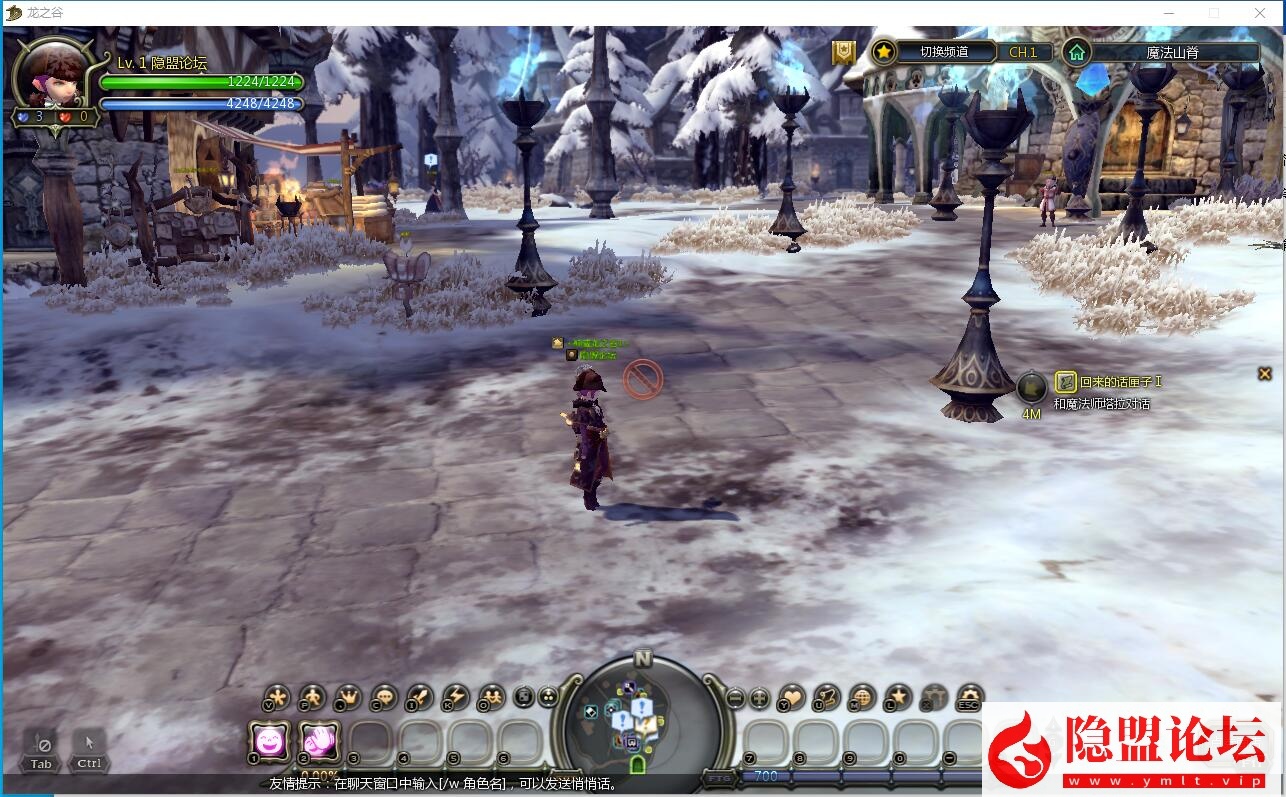Open the crown icon menu
The height and width of the screenshot is (797, 1286).
(348, 697)
